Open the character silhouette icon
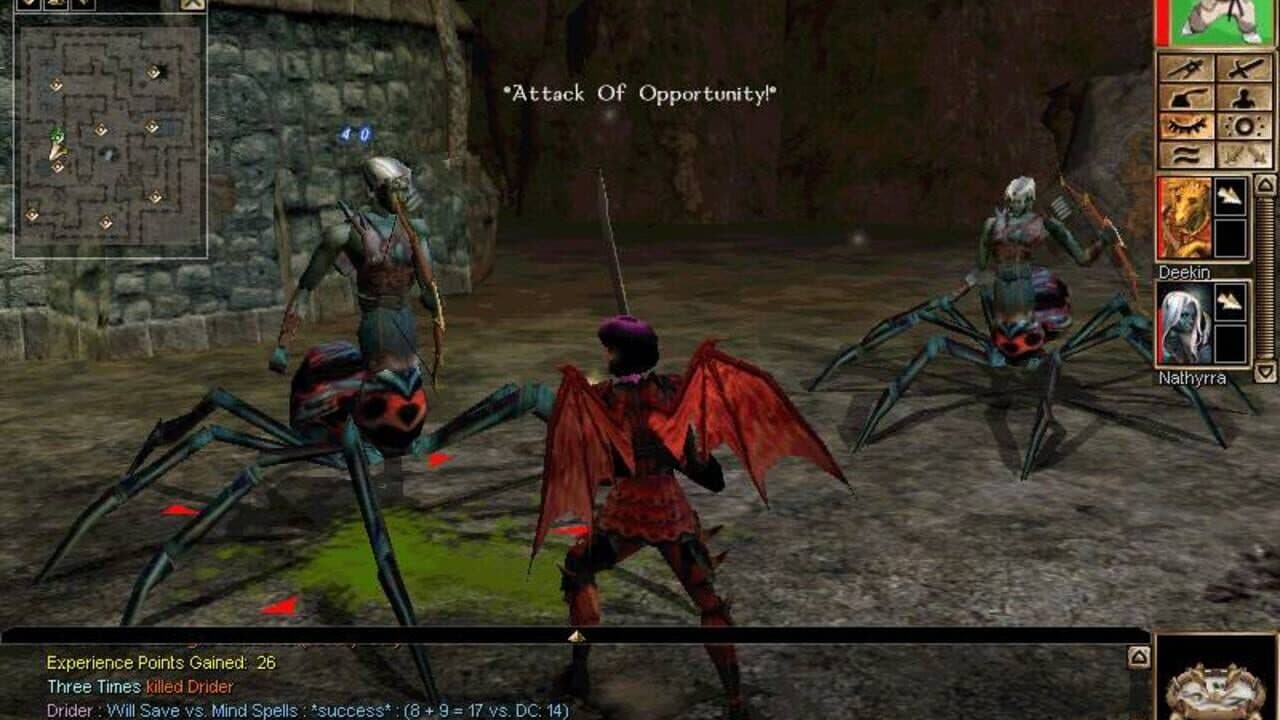 tap(1241, 97)
